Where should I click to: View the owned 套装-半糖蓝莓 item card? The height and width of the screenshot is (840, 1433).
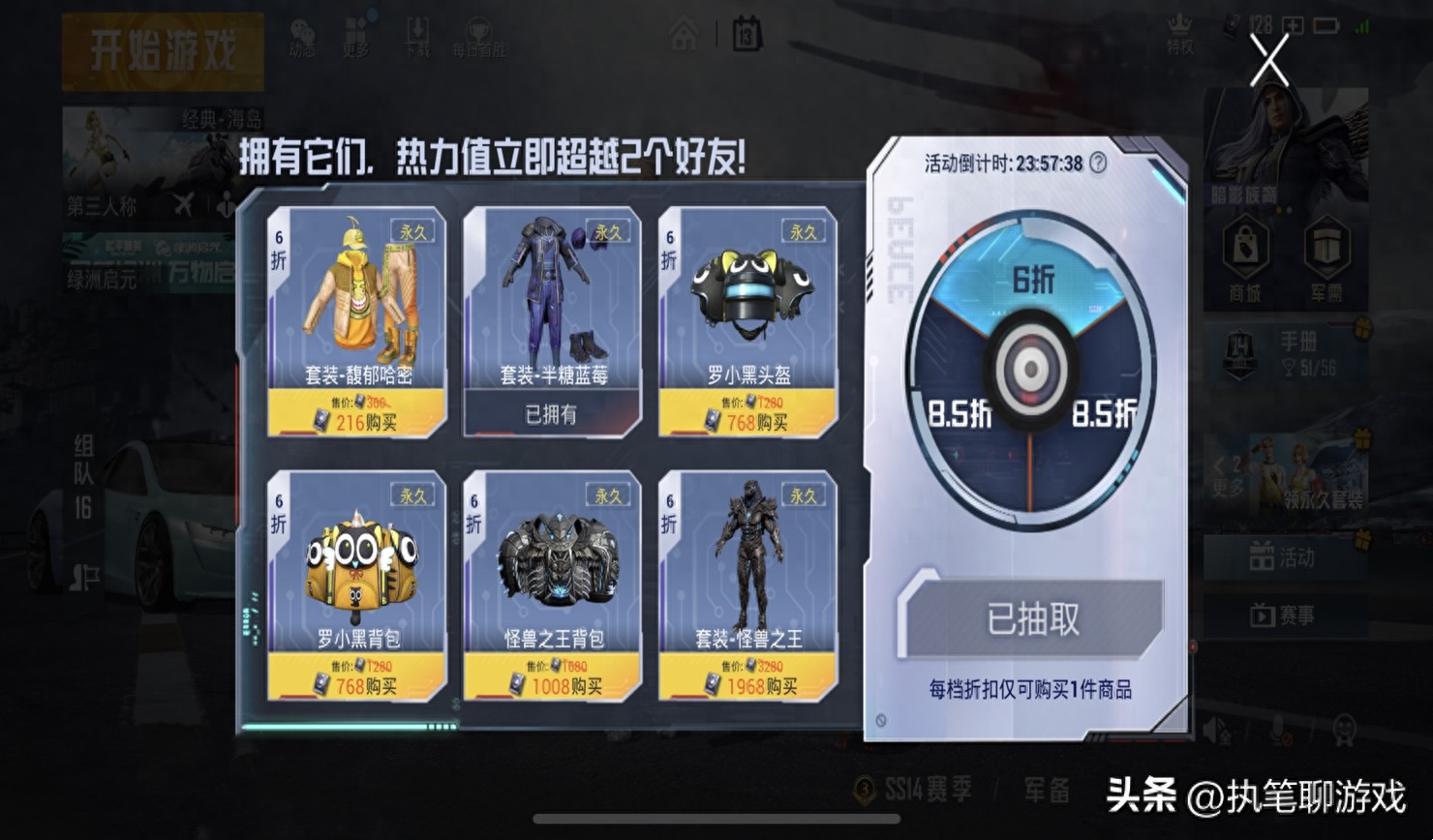(x=552, y=319)
